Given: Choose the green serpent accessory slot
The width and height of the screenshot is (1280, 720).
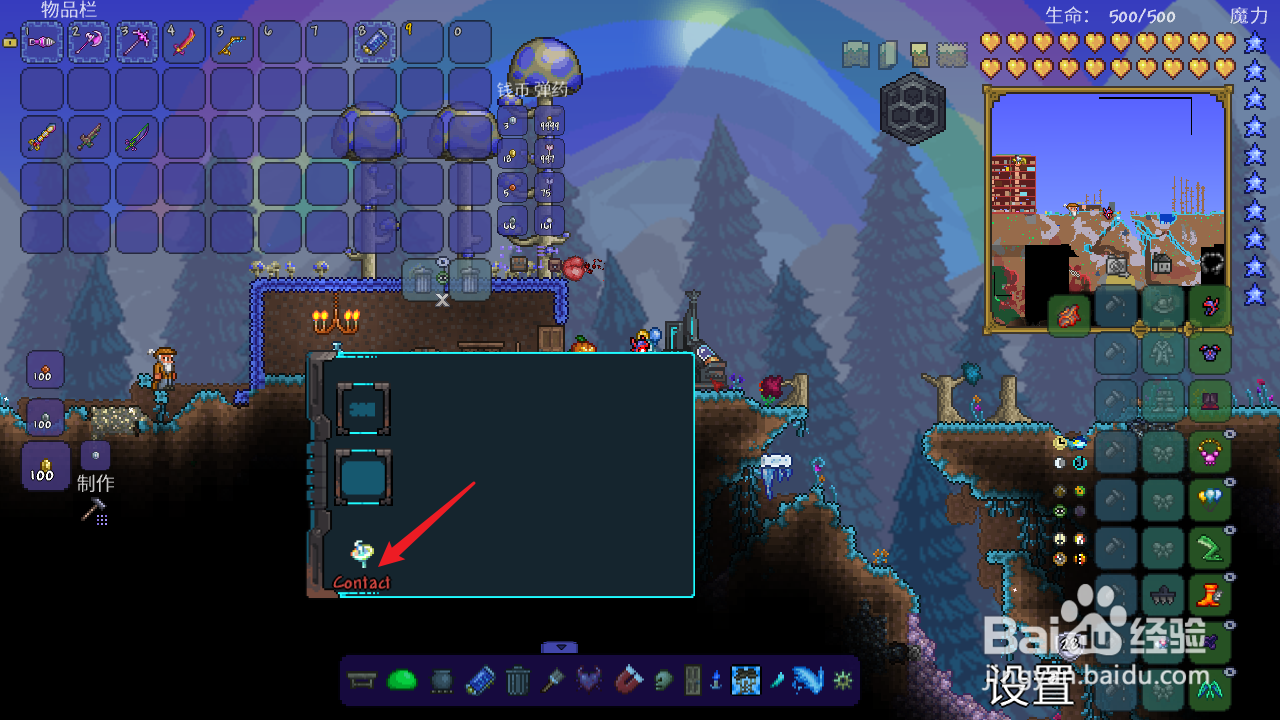Looking at the screenshot, I should click(x=1210, y=548).
